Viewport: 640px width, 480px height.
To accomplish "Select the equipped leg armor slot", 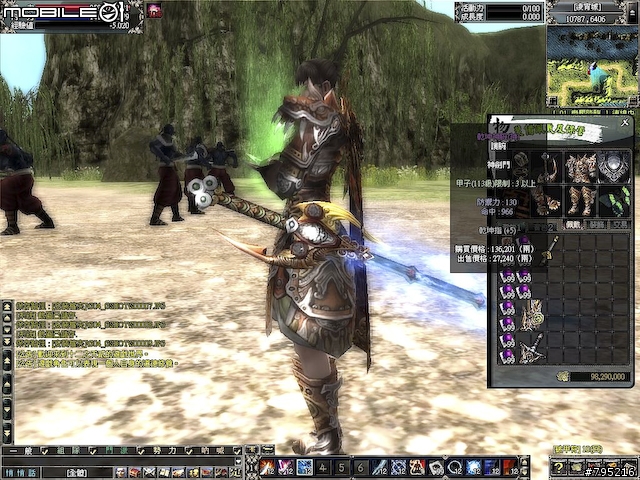I will [x=582, y=200].
